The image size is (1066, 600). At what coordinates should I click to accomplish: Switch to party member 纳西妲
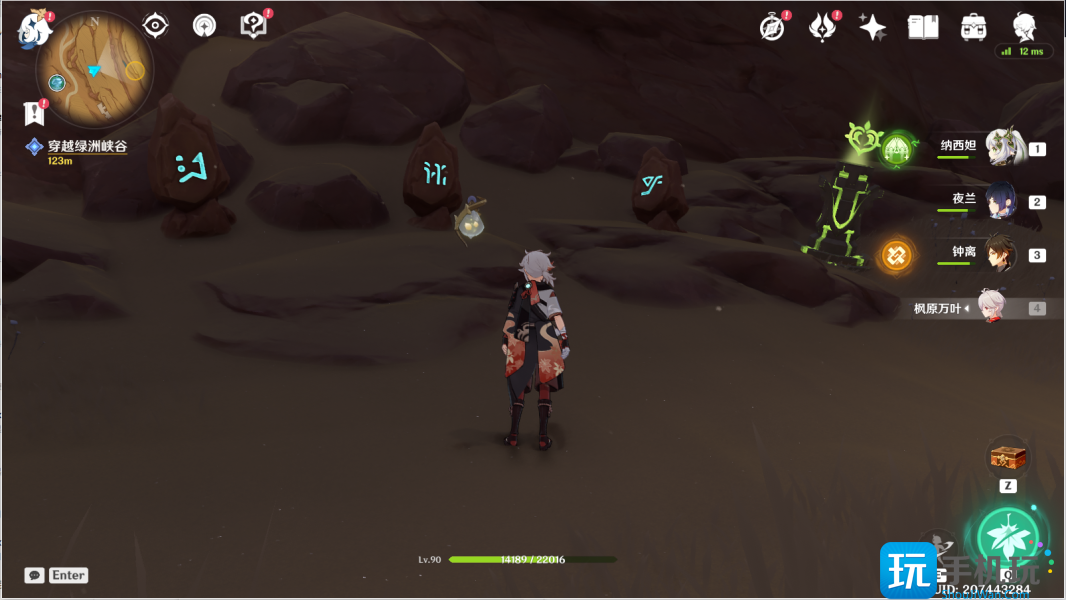(1001, 148)
